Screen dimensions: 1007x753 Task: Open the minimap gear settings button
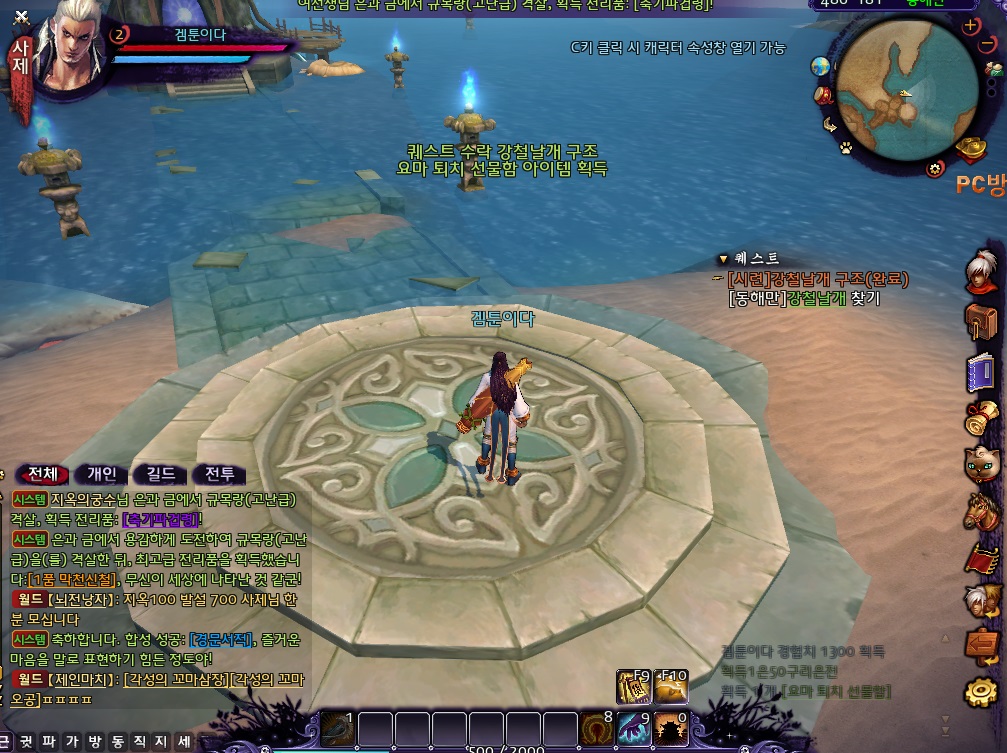click(x=936, y=168)
